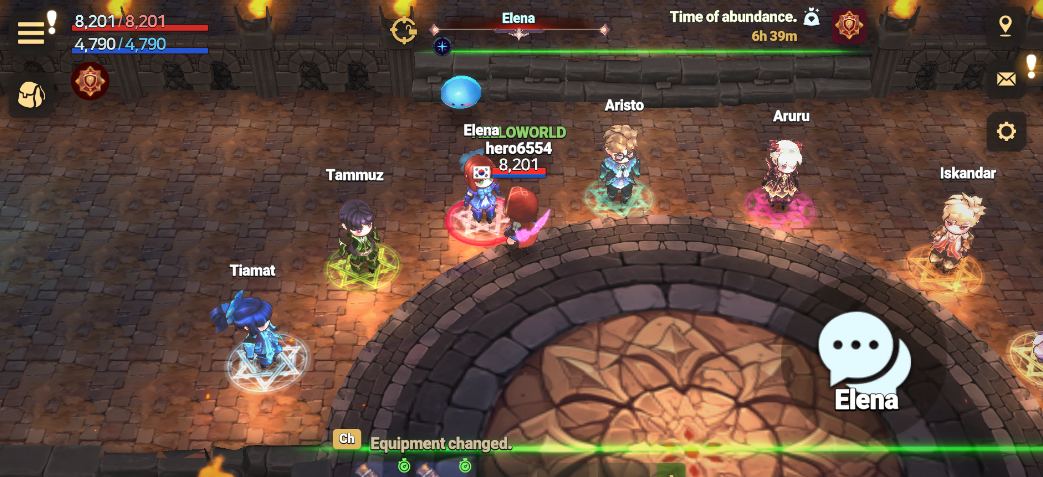The width and height of the screenshot is (1043, 477).
Task: Click the small plus button under the target bar
Action: [x=442, y=46]
